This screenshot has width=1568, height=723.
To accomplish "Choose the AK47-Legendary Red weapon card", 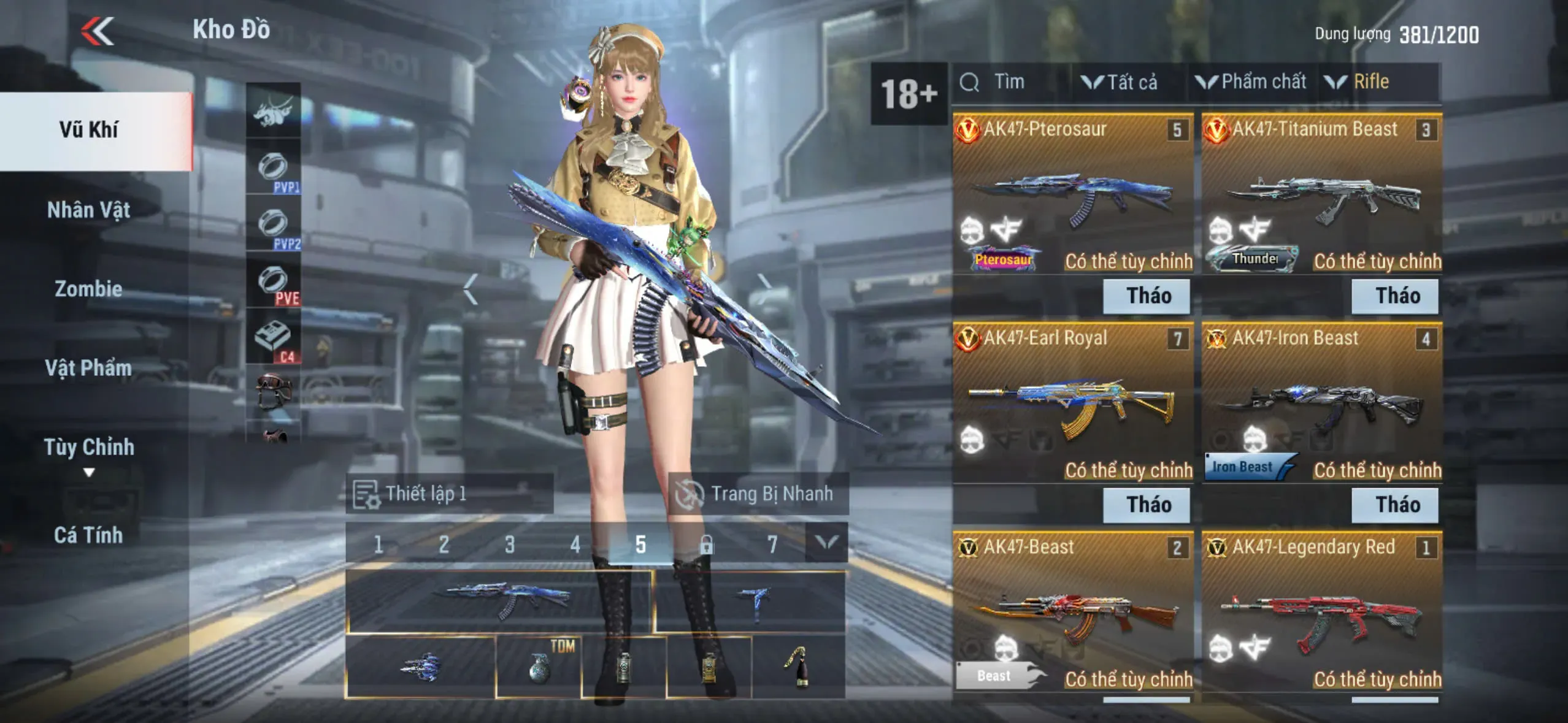I will (x=1321, y=612).
